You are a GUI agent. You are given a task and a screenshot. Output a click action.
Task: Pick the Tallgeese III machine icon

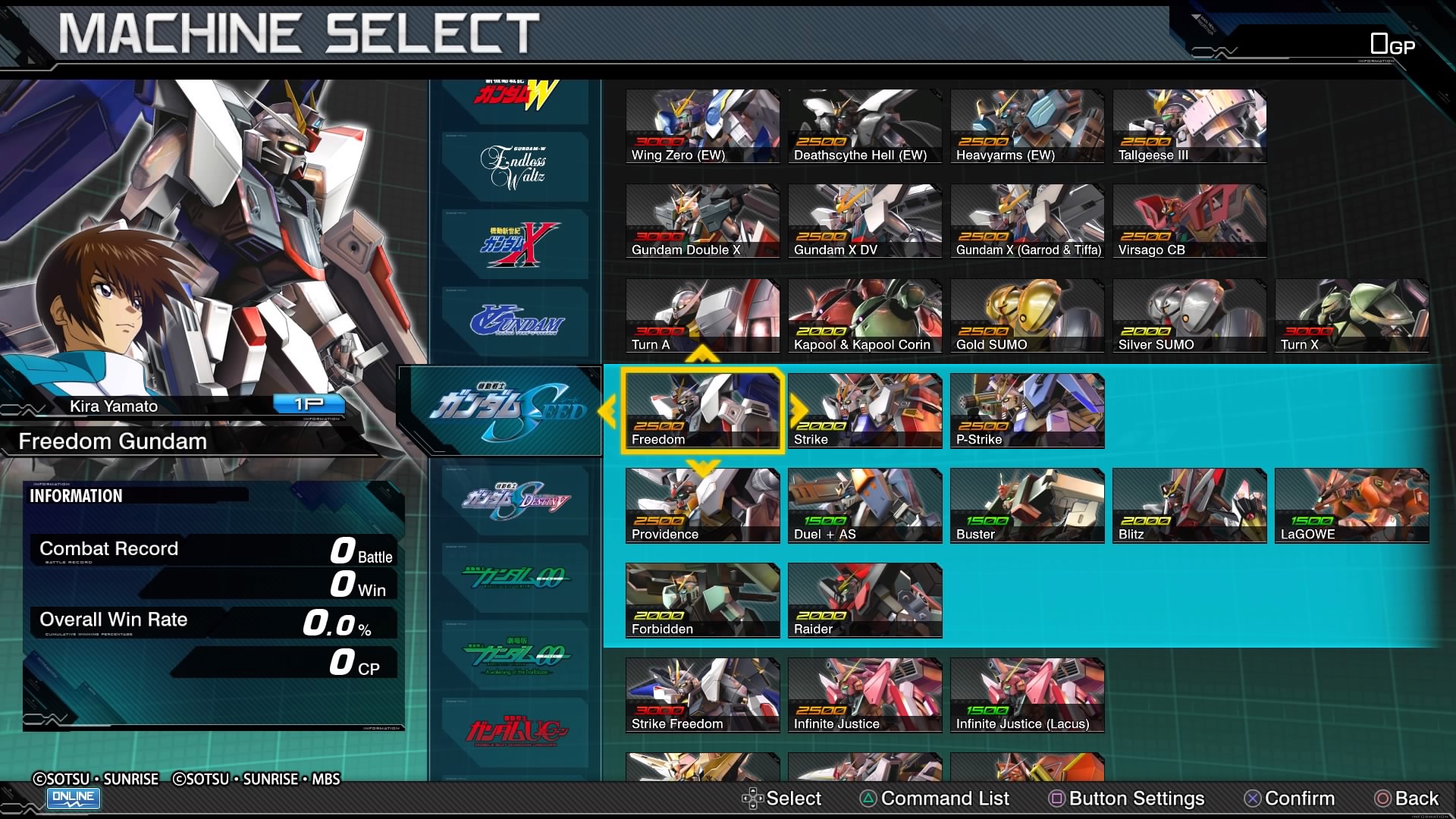coord(1189,126)
